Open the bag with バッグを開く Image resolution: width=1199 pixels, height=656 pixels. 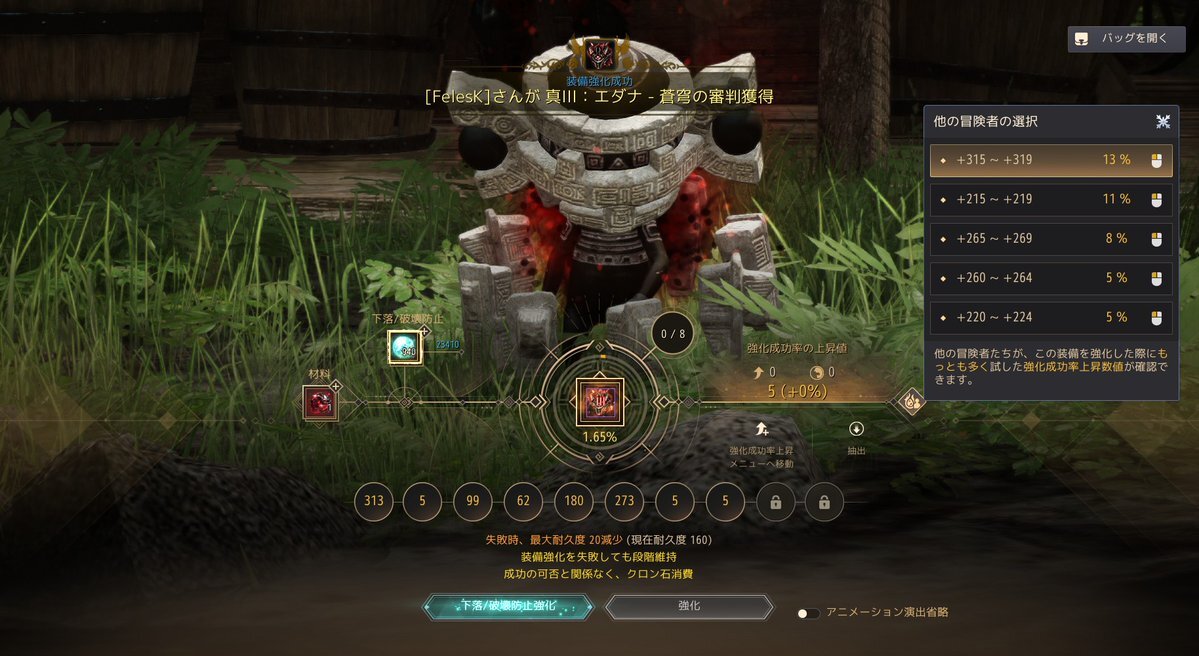[x=1126, y=39]
